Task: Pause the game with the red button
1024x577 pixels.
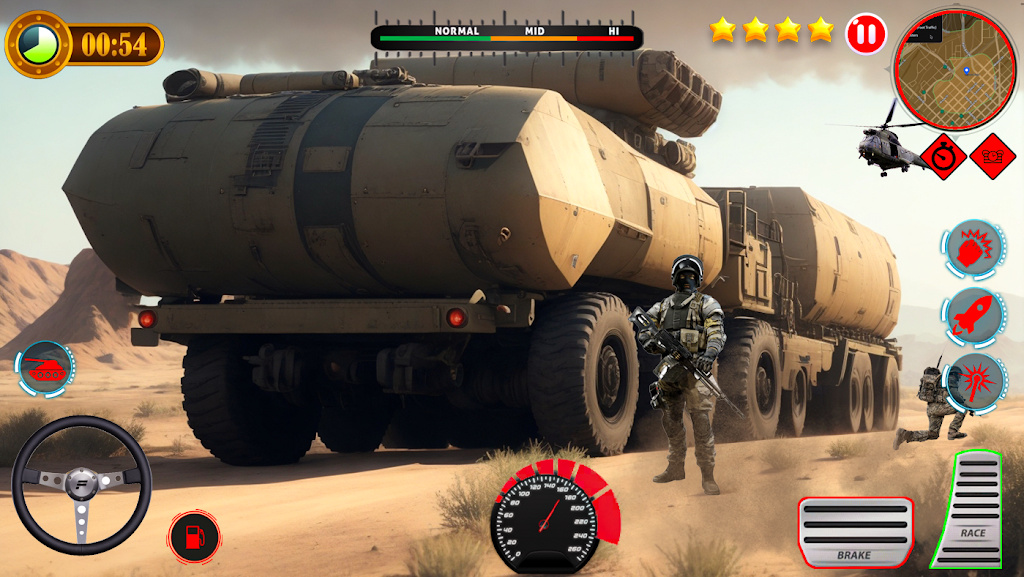Action: click(866, 34)
